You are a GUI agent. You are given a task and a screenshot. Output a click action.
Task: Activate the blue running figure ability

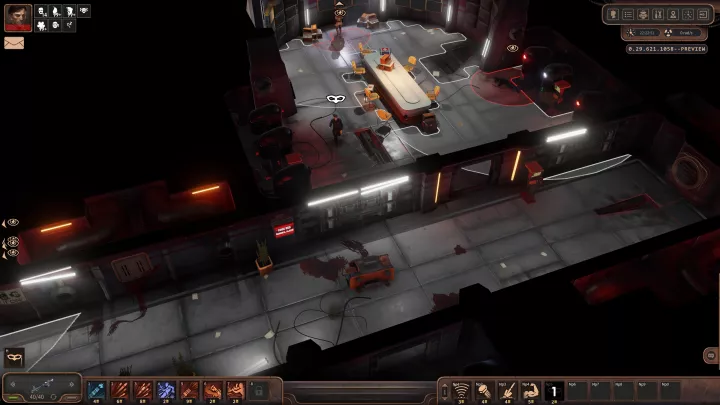166,389
